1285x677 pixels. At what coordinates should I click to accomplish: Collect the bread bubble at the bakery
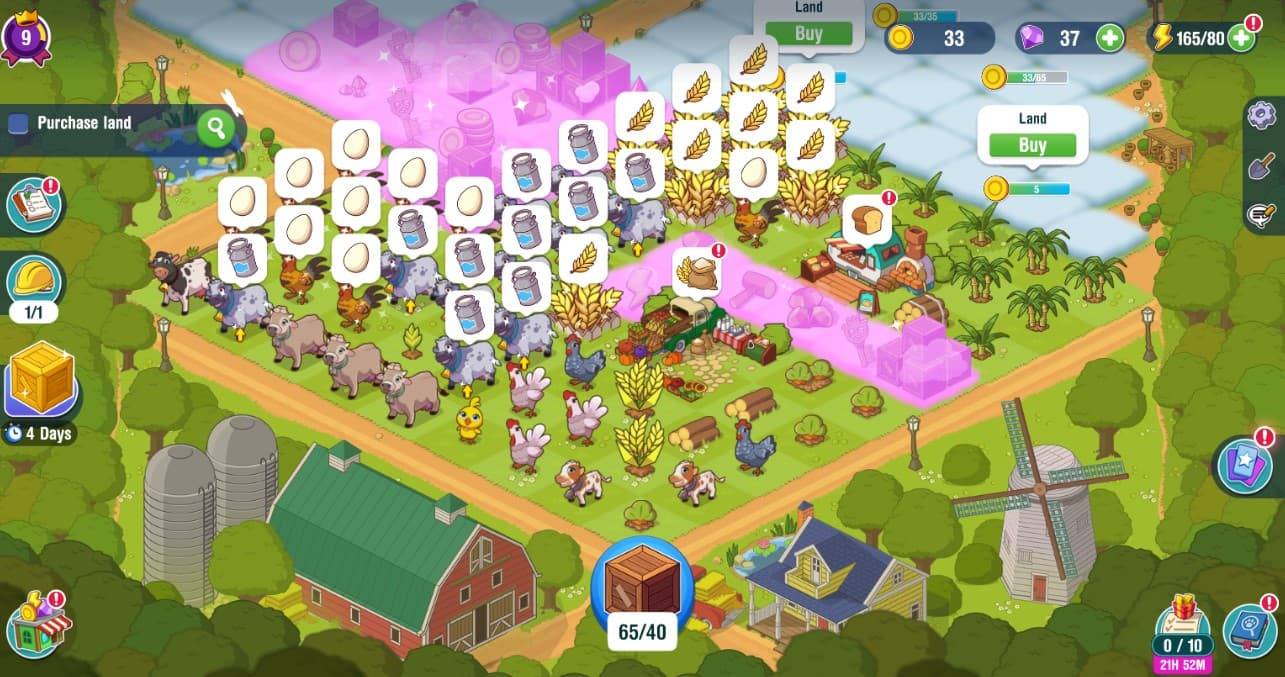pyautogui.click(x=866, y=219)
